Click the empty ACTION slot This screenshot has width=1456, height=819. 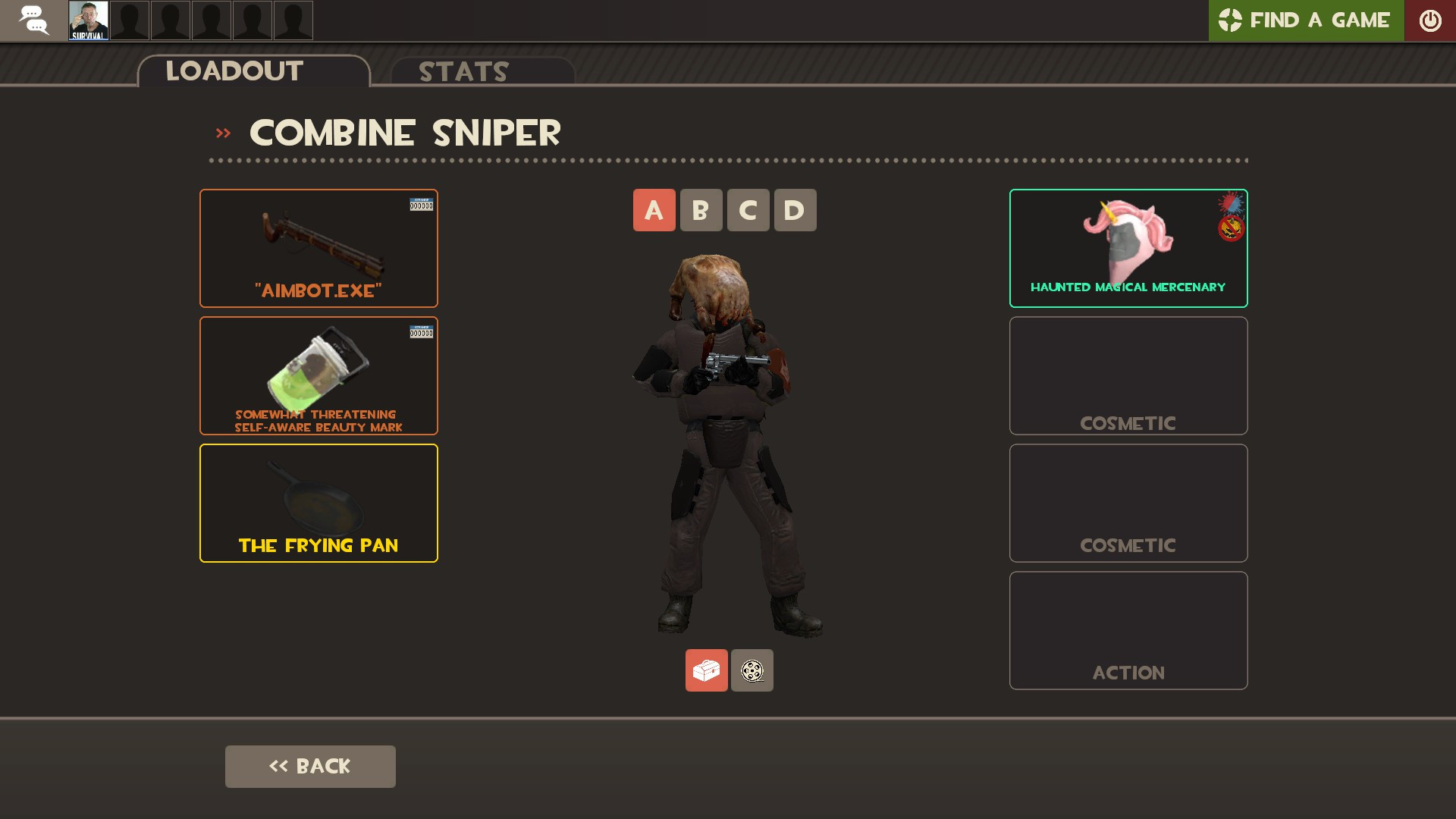(1128, 630)
